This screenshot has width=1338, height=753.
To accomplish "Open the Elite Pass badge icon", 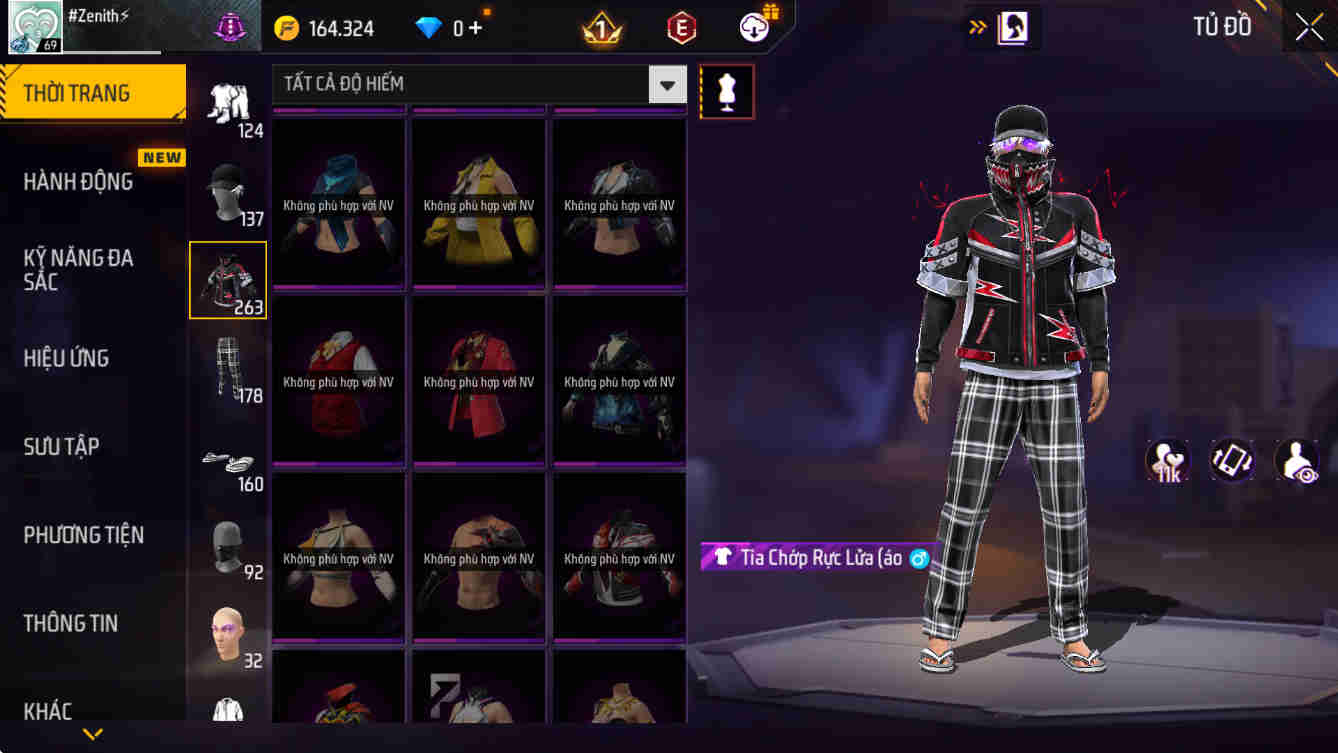I will [684, 27].
